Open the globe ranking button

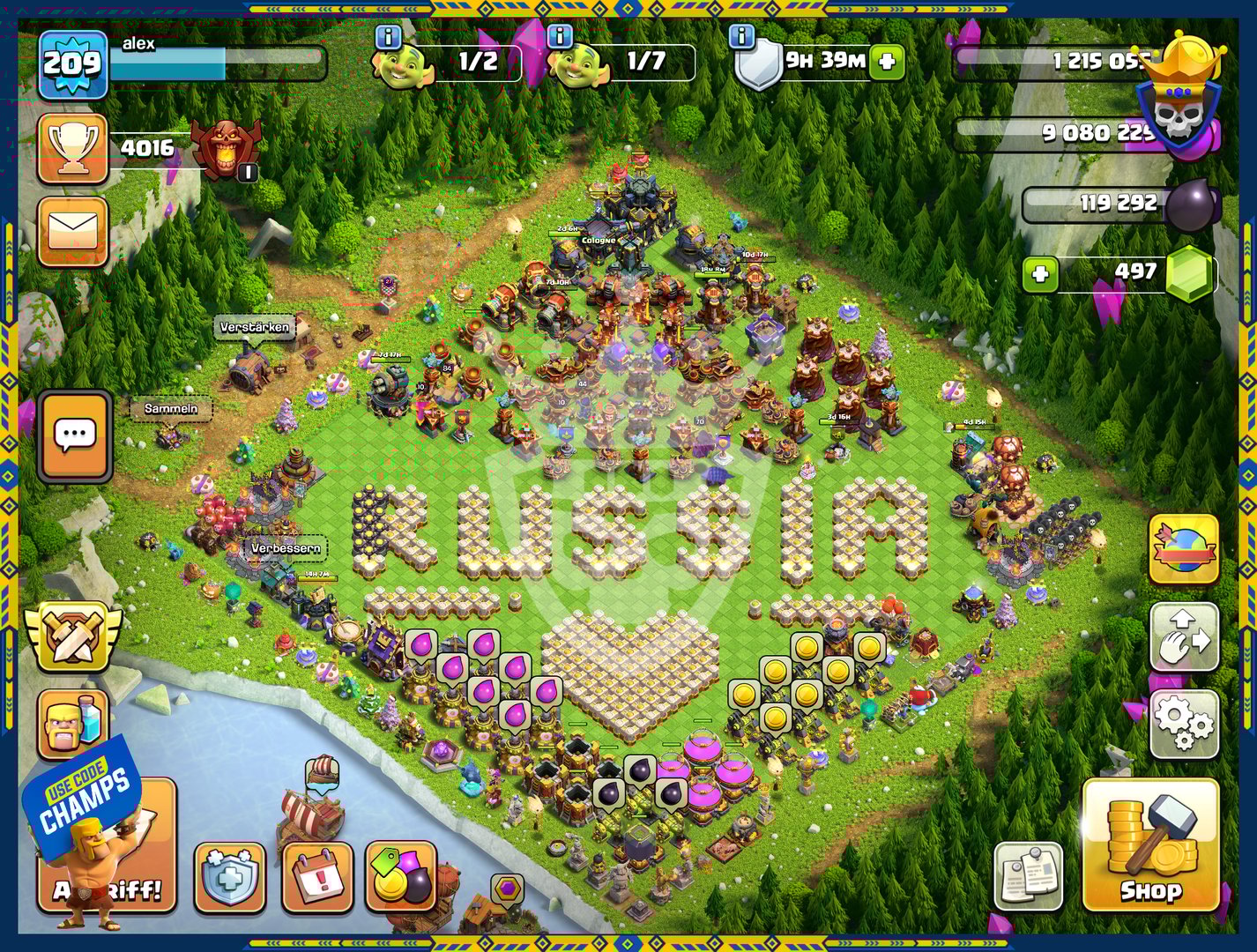tap(1184, 549)
